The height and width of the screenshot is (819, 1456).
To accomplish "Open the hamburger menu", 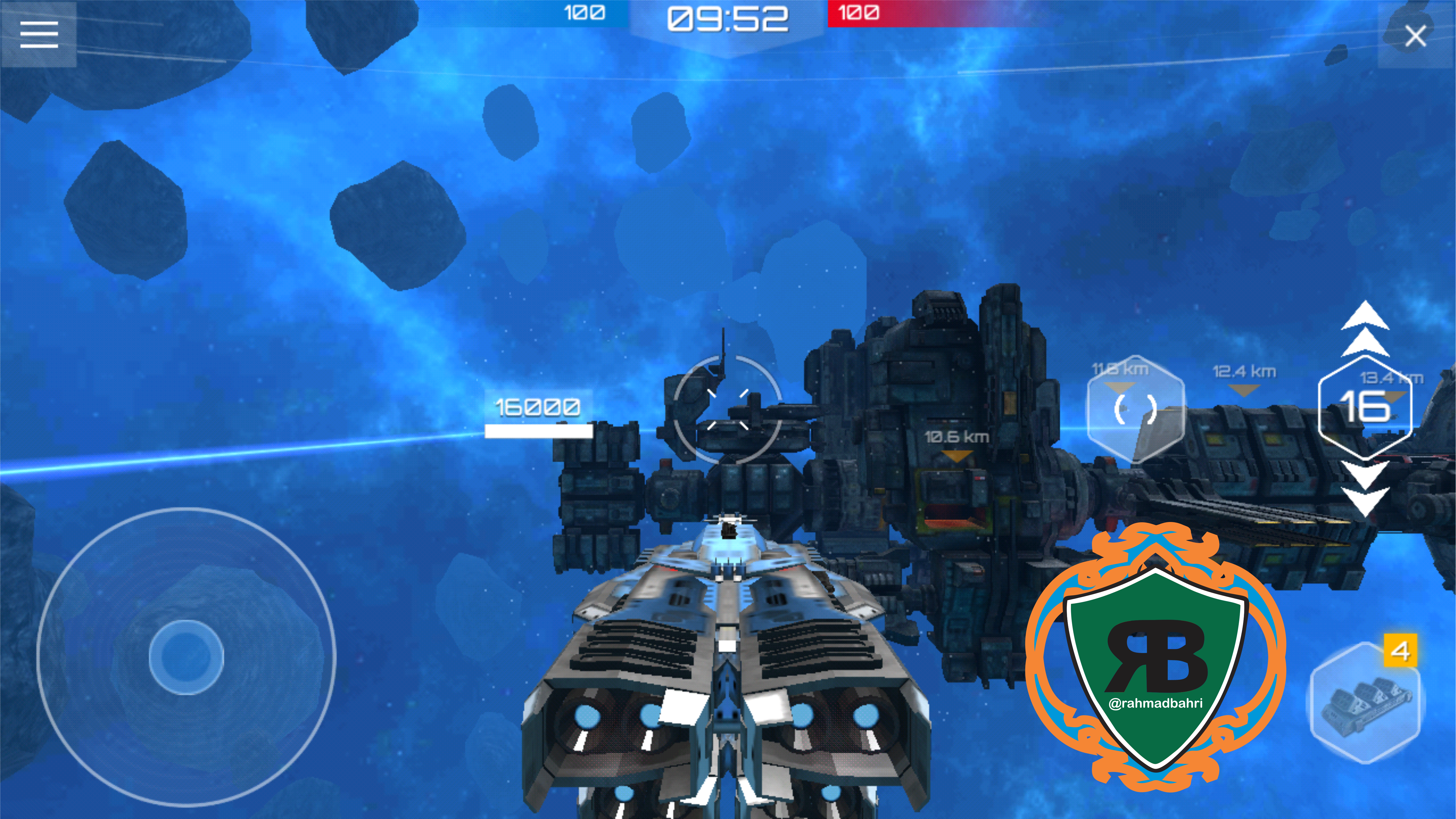I will [38, 35].
